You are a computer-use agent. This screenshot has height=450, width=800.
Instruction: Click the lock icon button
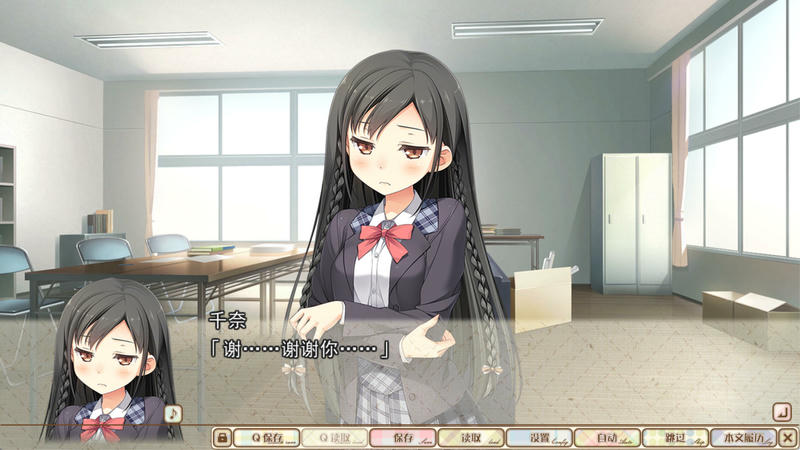coord(223,437)
